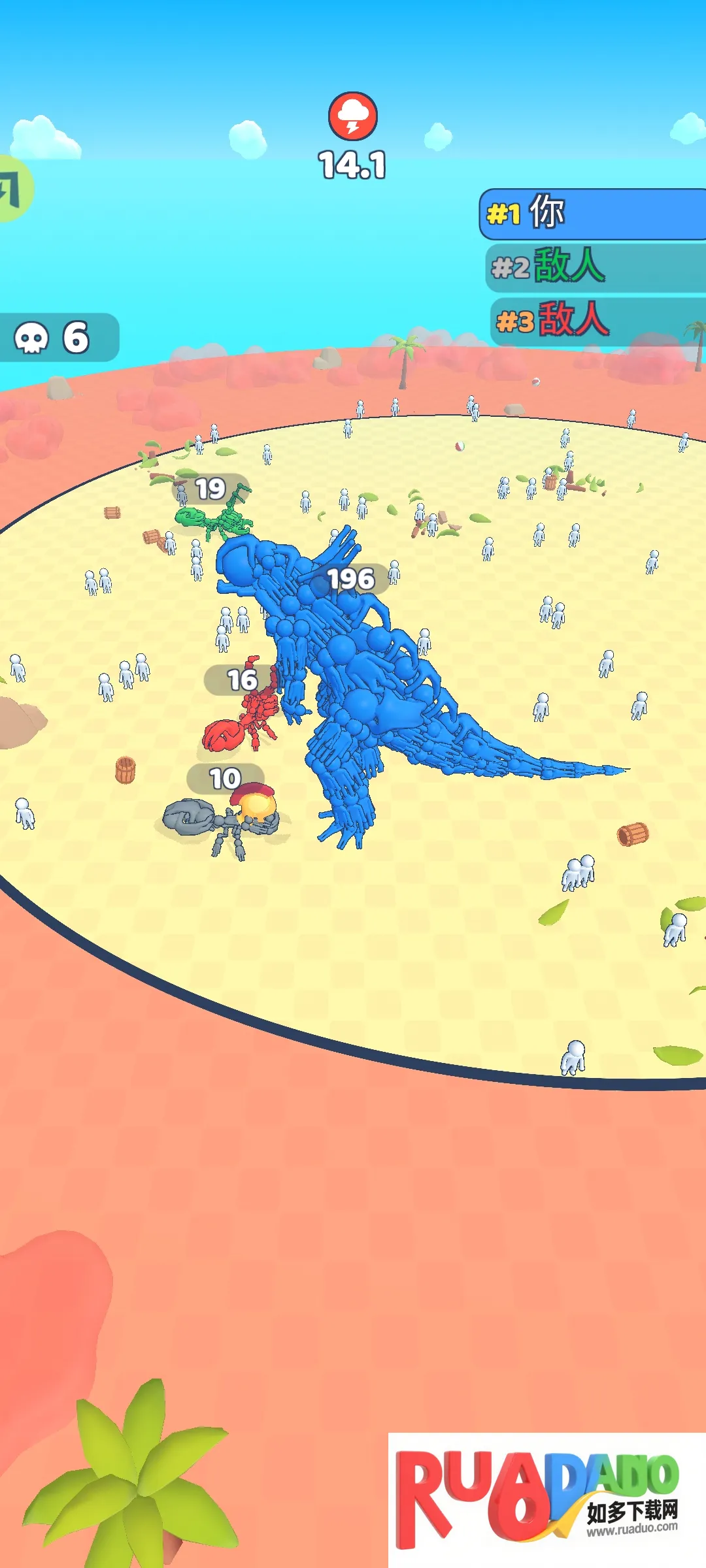
Task: Open the RUADUO watermark logo
Action: pos(546,1499)
